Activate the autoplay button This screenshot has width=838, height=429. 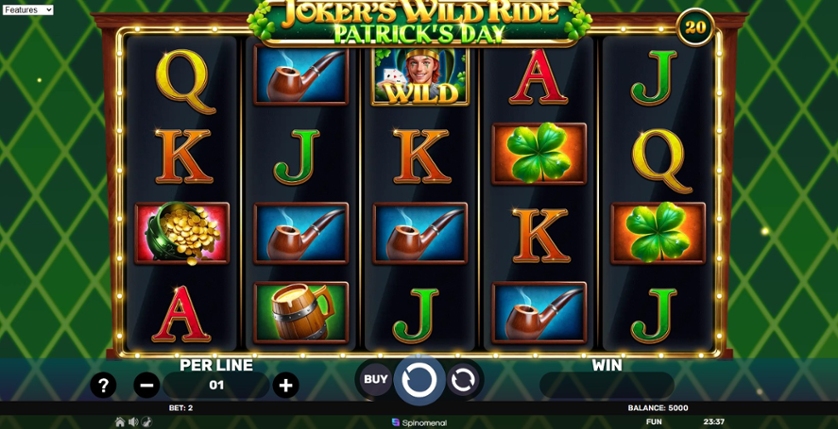click(x=463, y=380)
